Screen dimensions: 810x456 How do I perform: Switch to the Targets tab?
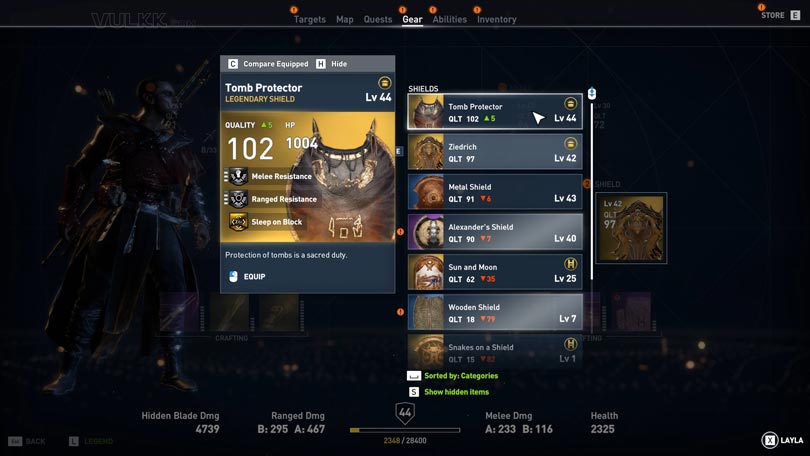[x=310, y=19]
